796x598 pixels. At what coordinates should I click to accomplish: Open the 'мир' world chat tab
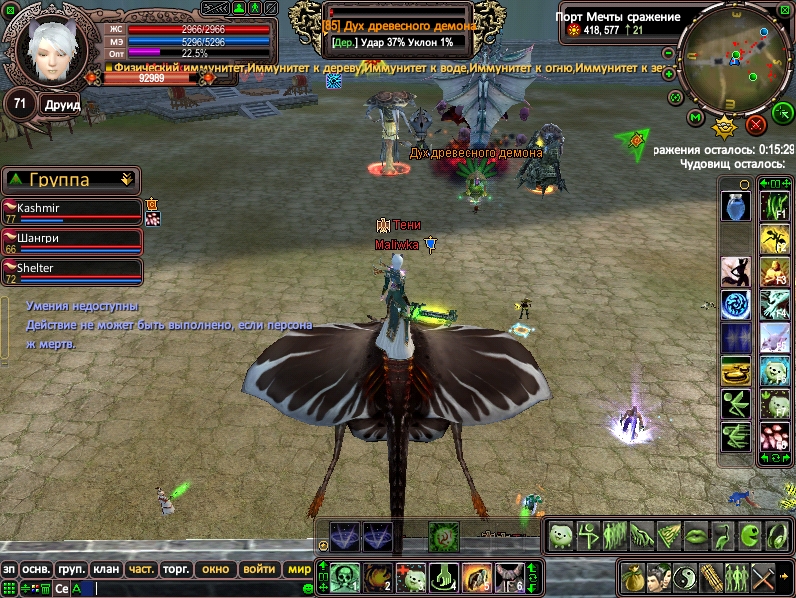point(299,569)
